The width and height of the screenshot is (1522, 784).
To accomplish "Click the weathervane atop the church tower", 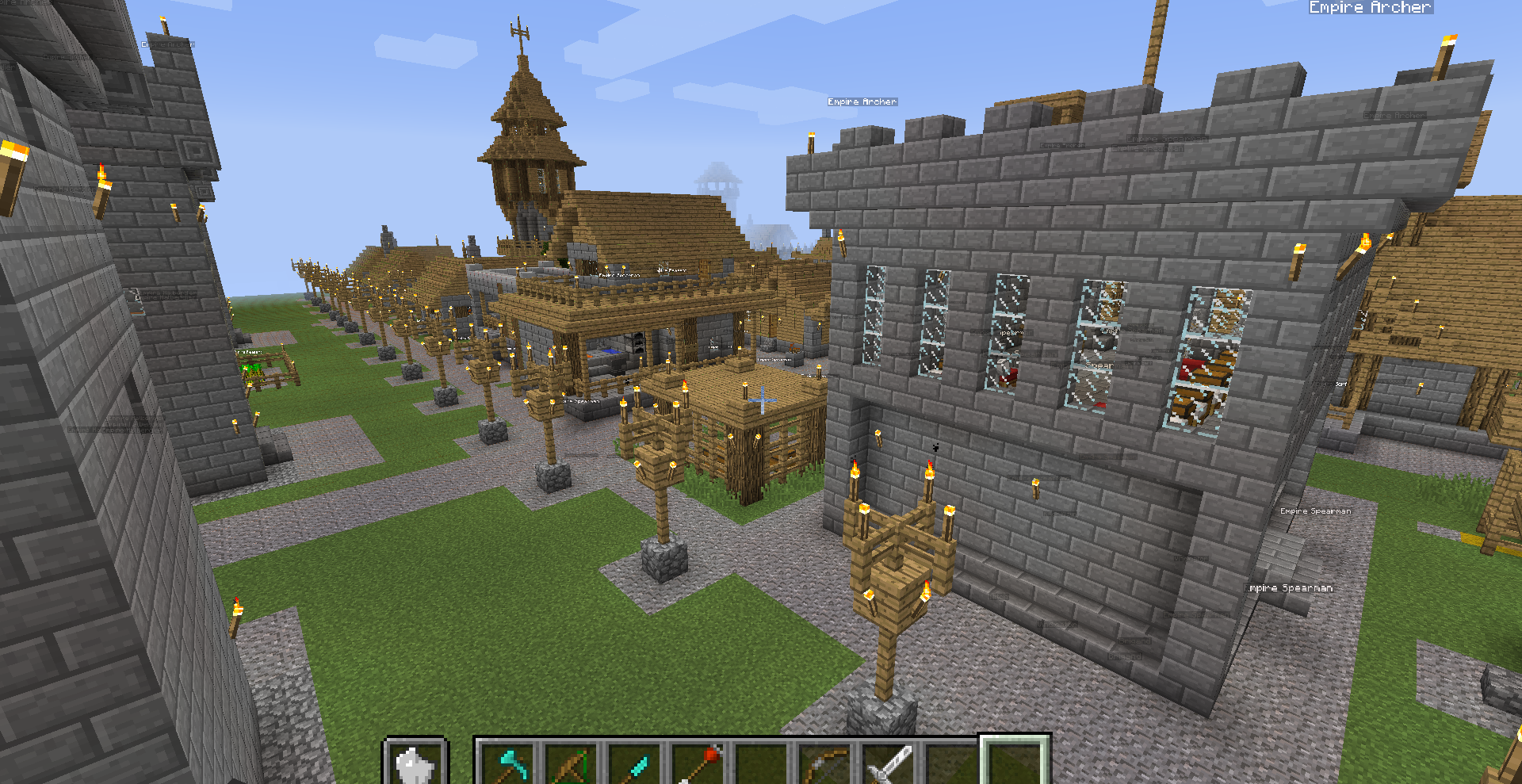I will tap(519, 33).
